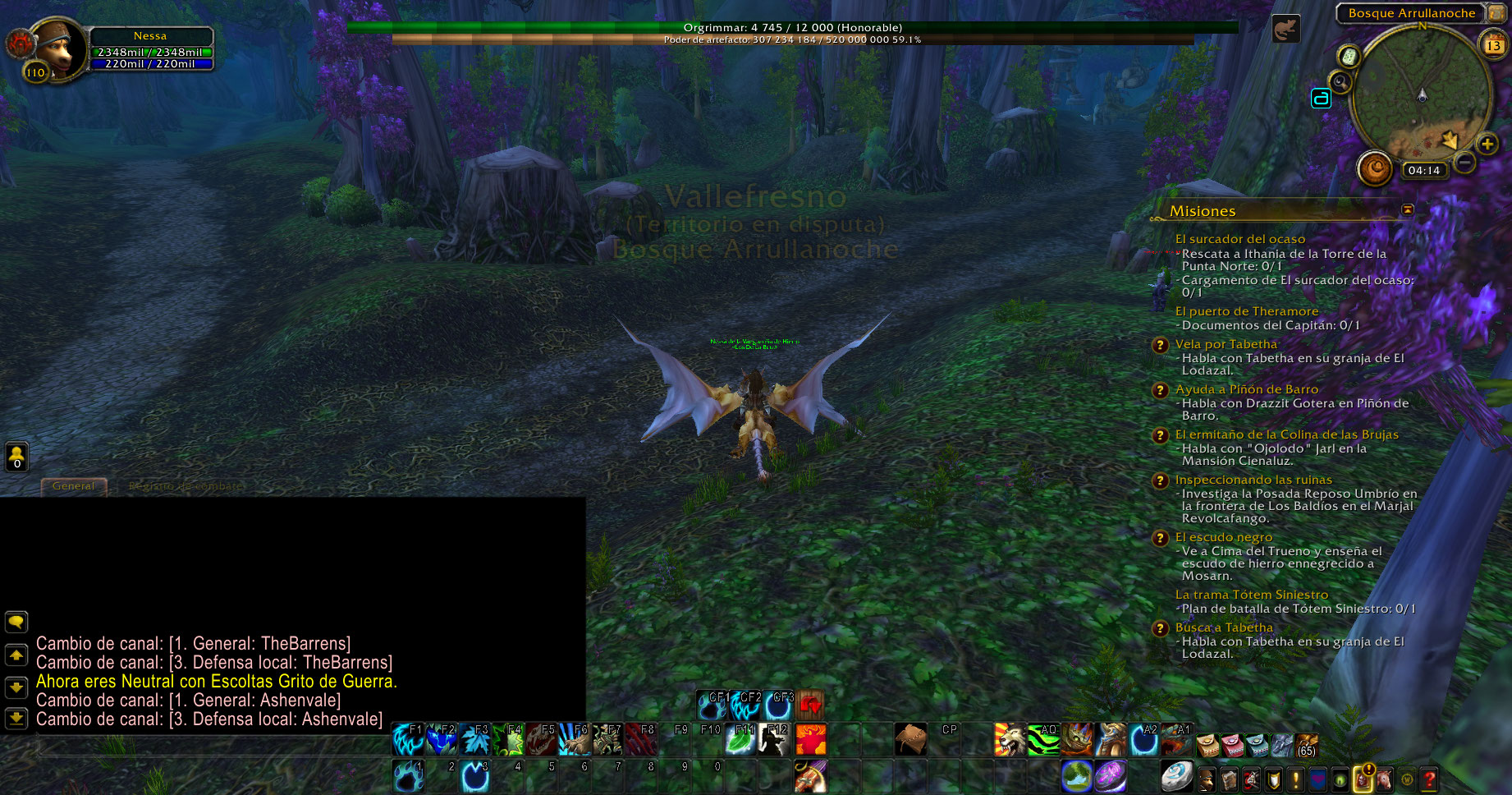Select the quest Vela por Tabetha
Viewport: 1512px width, 795px height.
pyautogui.click(x=1226, y=344)
